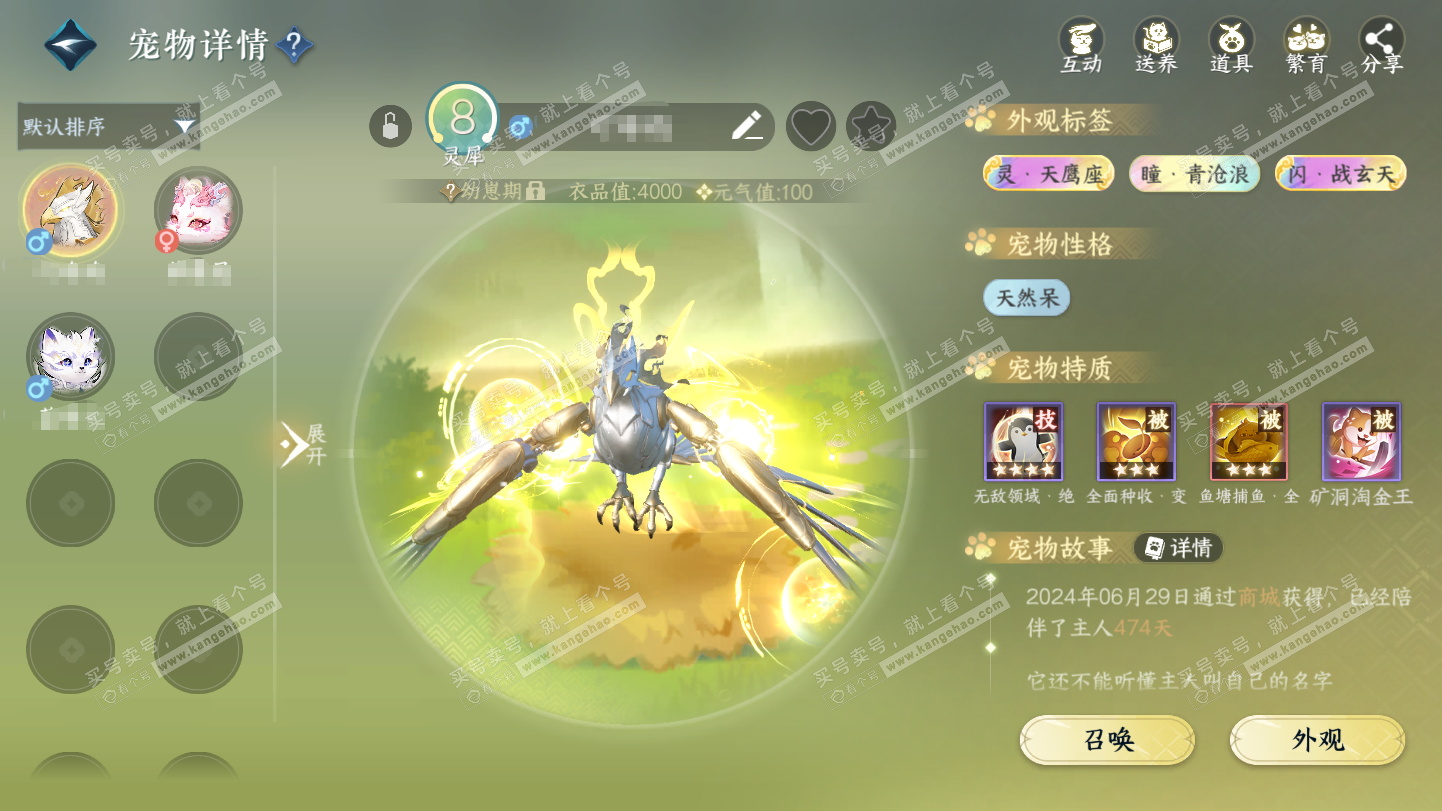Summon the pet with 召唤
The width and height of the screenshot is (1442, 811).
tap(1107, 740)
